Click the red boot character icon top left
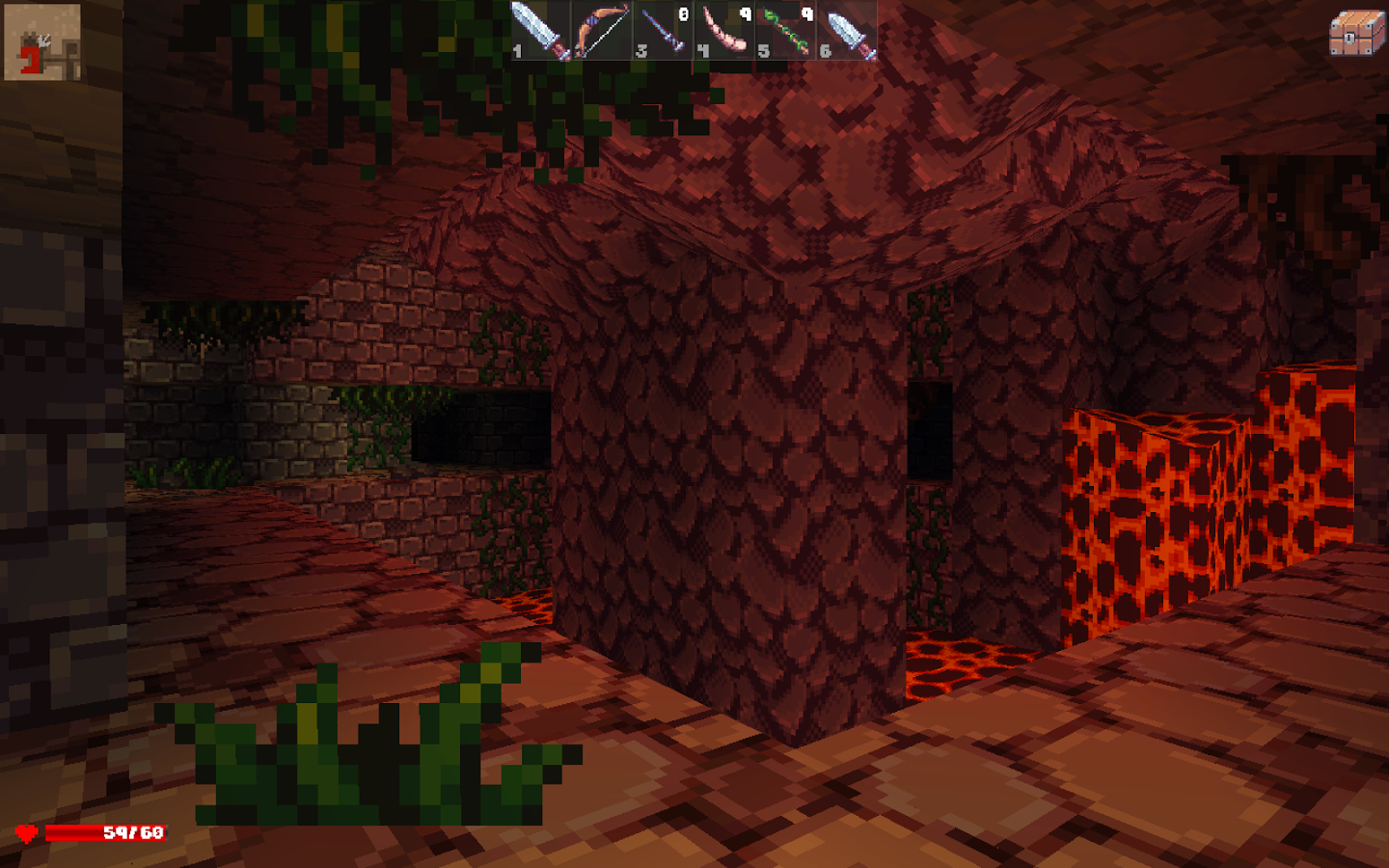Viewport: 1389px width, 868px height. click(41, 41)
